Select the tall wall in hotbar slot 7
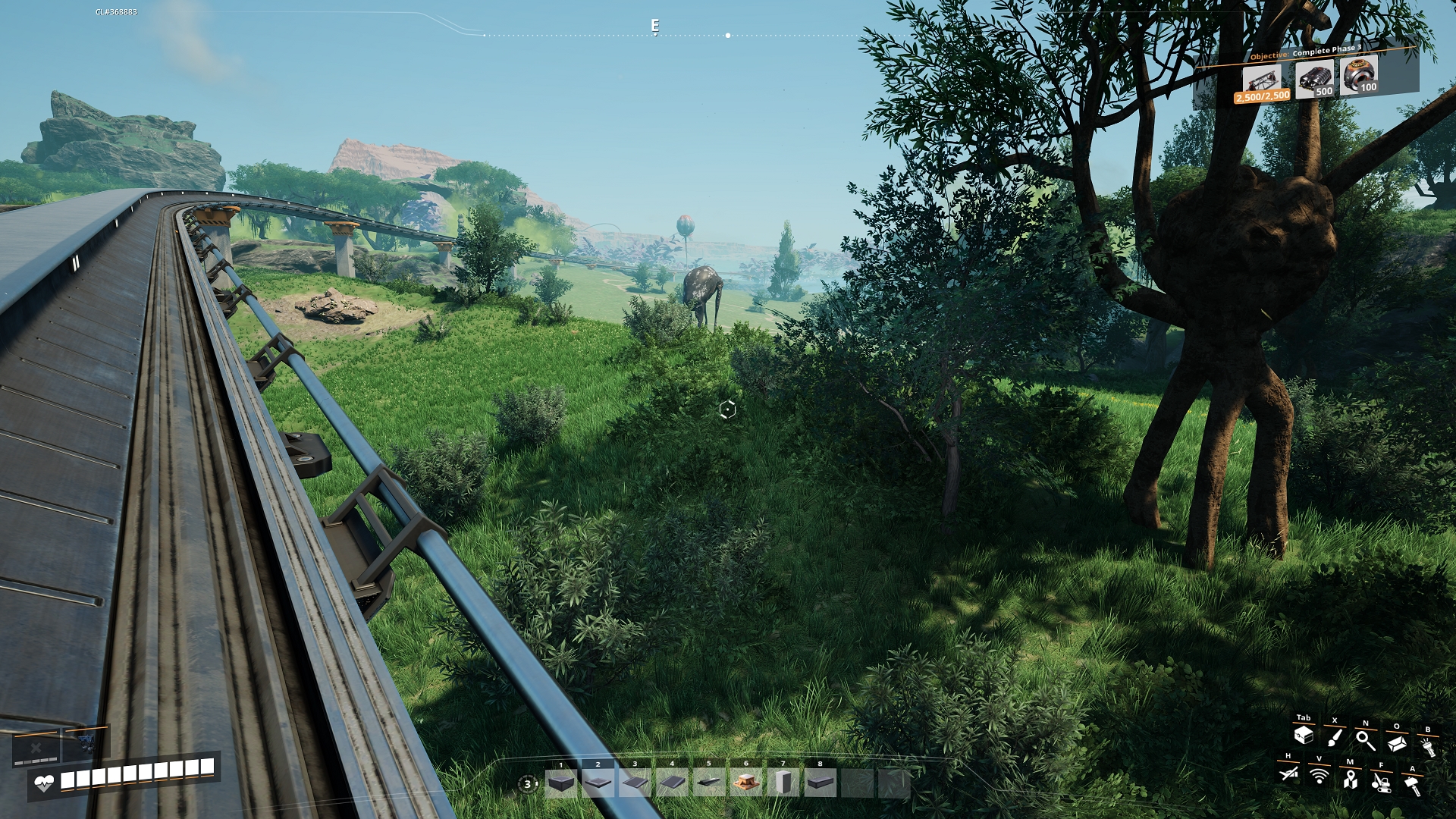The image size is (1456, 819). pos(783,783)
